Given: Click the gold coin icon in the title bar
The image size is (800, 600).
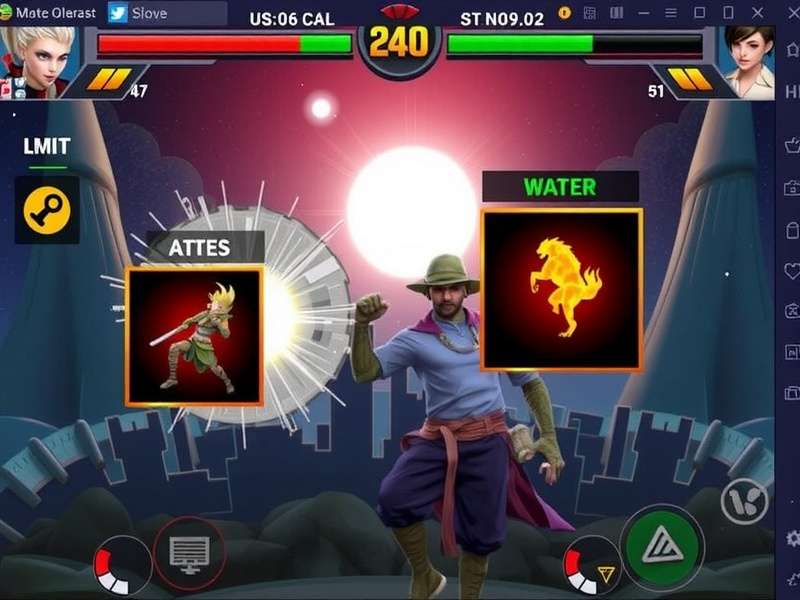Looking at the screenshot, I should [564, 13].
